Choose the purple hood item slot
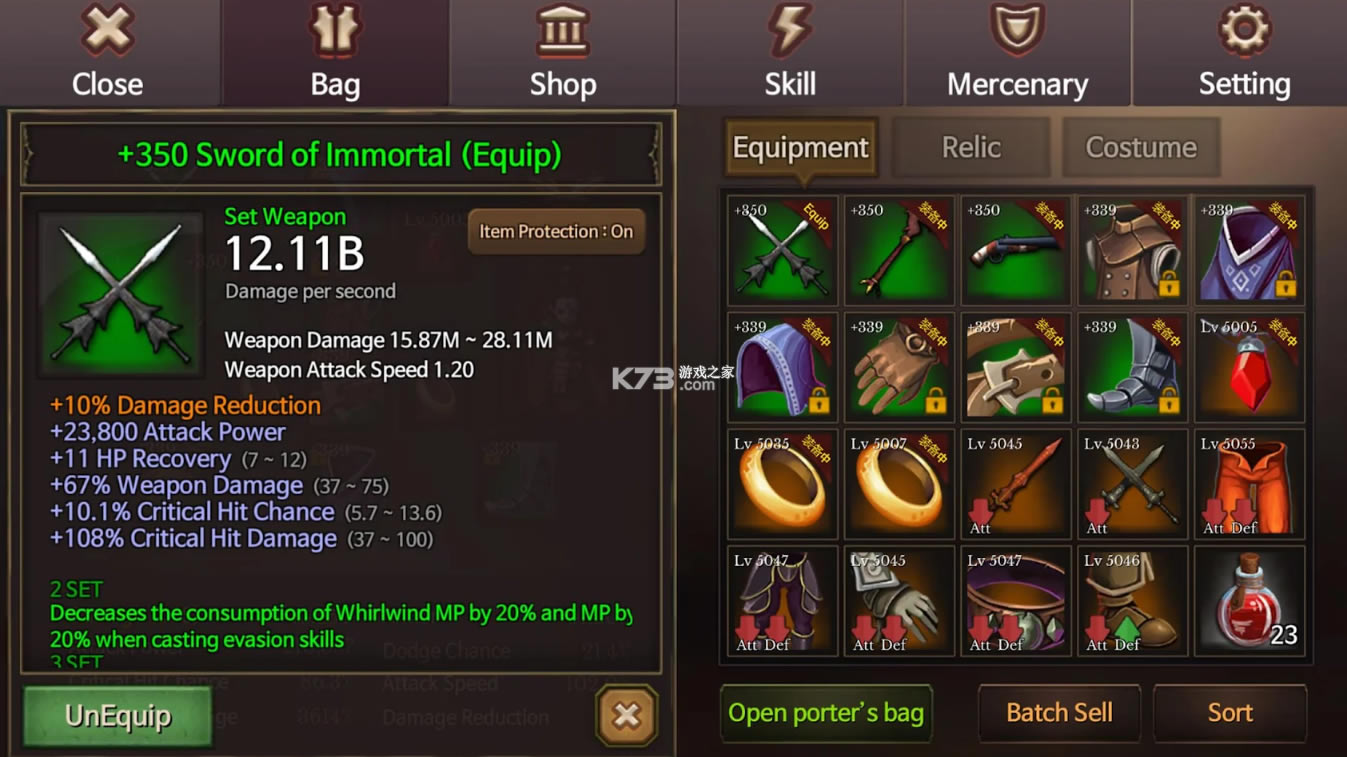Screen dimensions: 1347x757 point(782,368)
